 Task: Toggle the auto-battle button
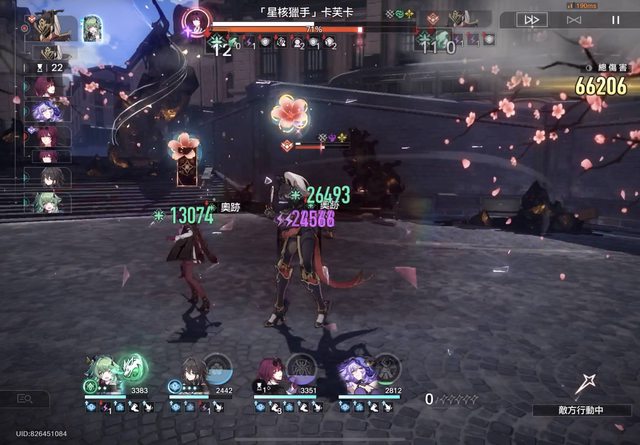(x=573, y=19)
